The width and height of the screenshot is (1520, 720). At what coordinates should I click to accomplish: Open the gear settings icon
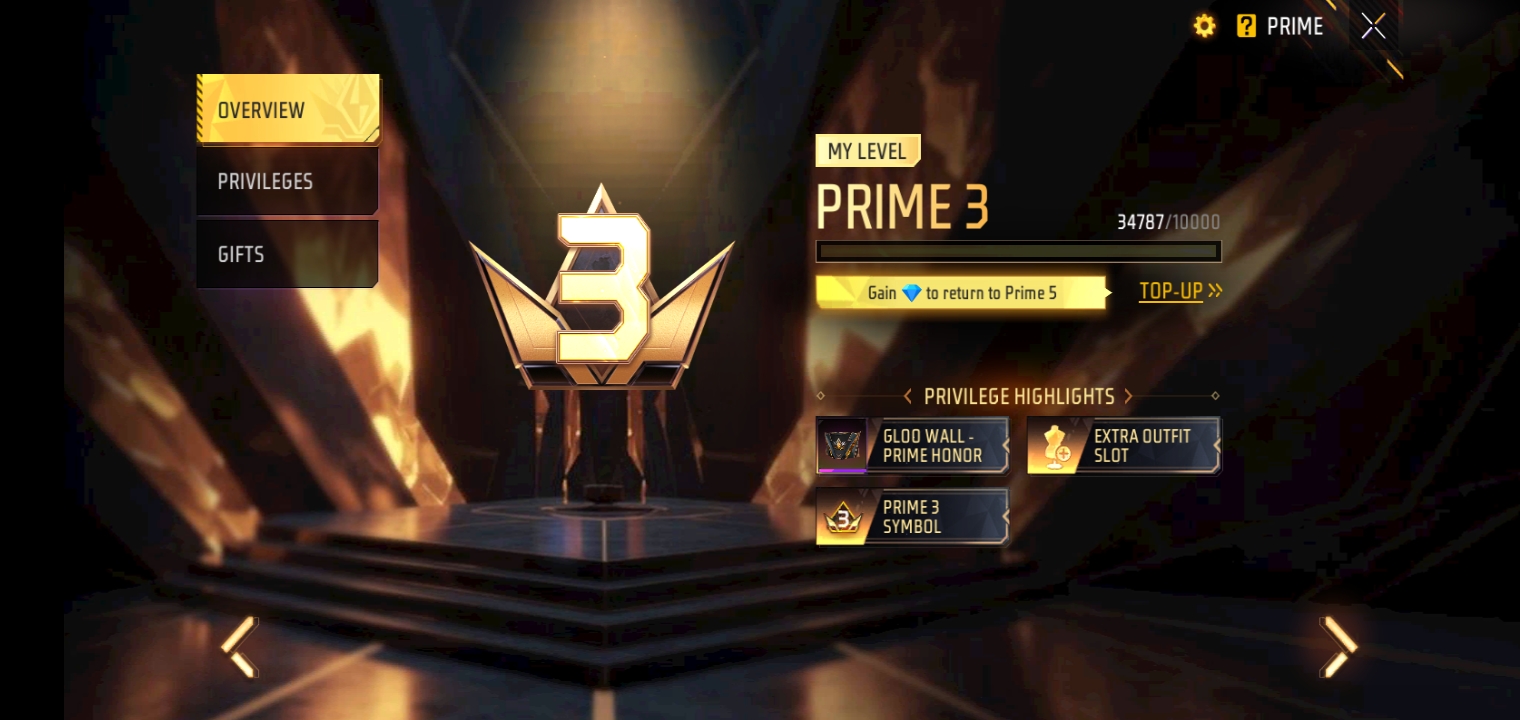click(1205, 26)
